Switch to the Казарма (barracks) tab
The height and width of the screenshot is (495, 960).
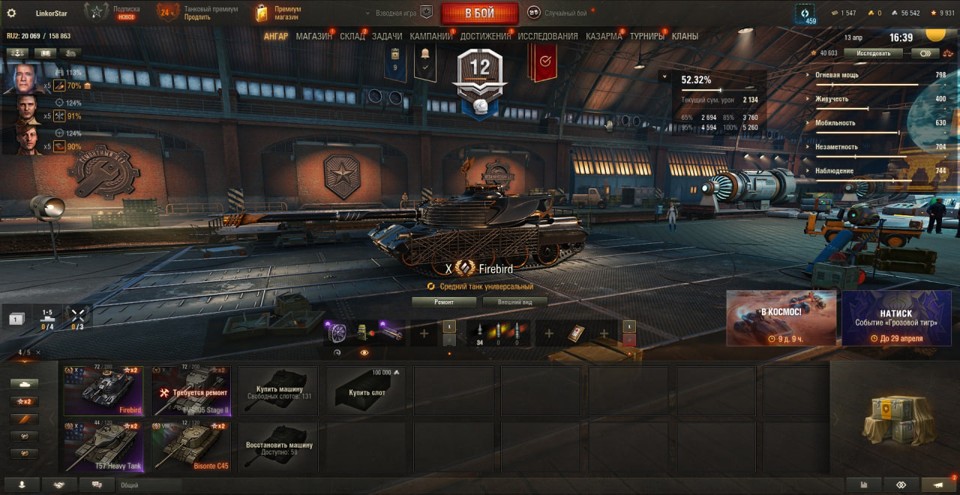click(604, 36)
